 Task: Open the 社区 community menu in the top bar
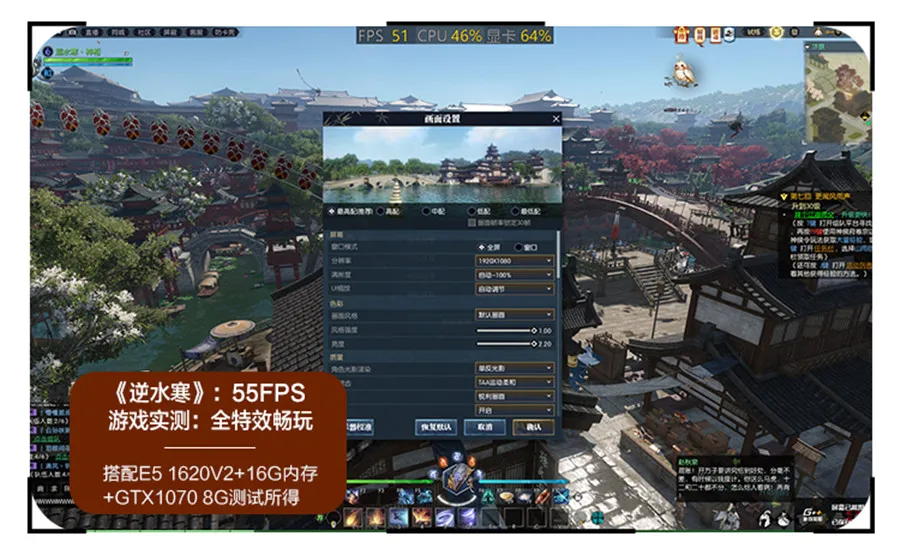click(x=144, y=33)
